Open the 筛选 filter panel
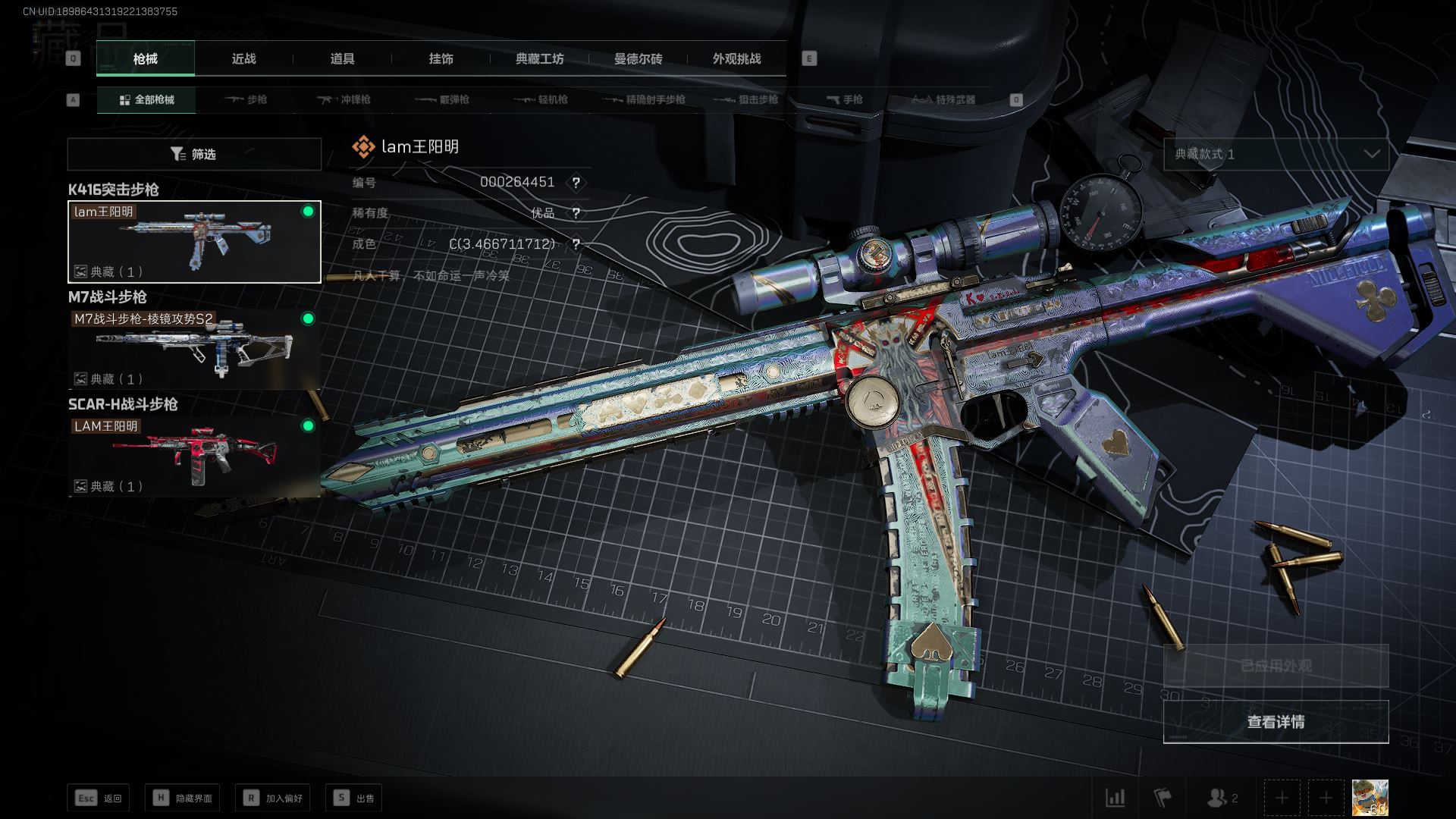 (x=194, y=154)
